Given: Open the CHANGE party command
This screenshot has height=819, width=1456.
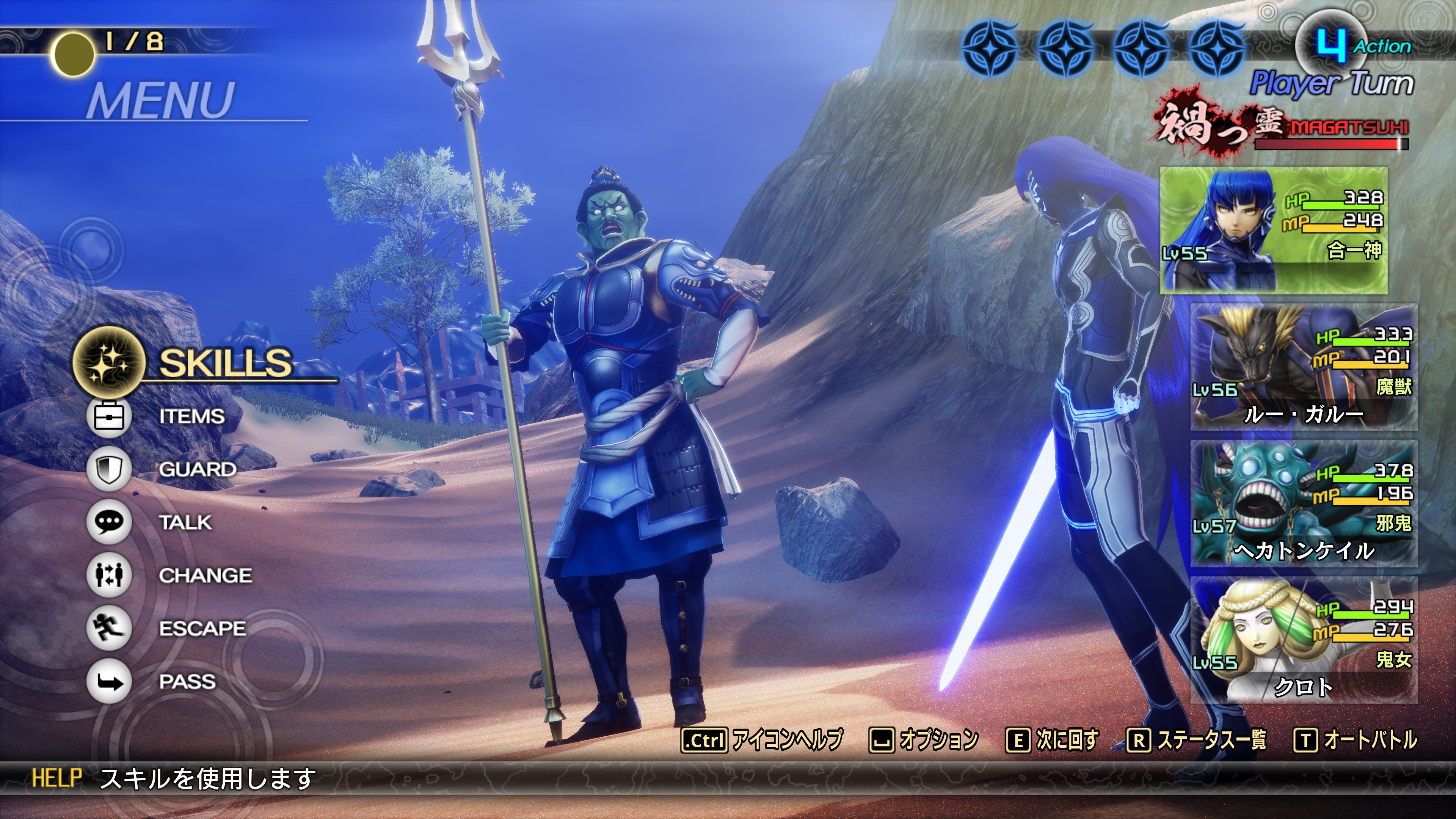Looking at the screenshot, I should pyautogui.click(x=205, y=576).
